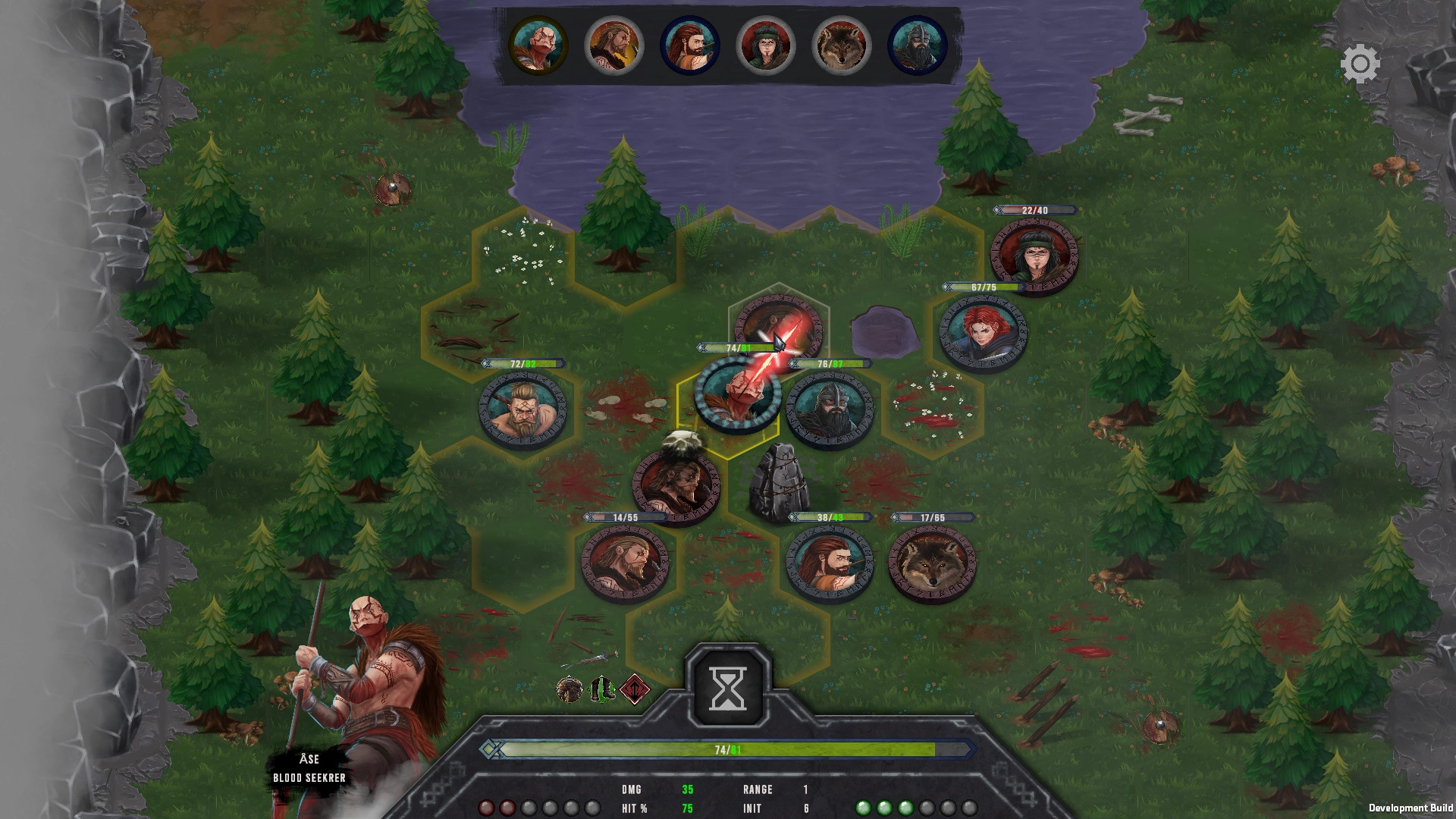Click the blonde warrior's turn order portrait
The height and width of the screenshot is (819, 1456).
point(613,45)
